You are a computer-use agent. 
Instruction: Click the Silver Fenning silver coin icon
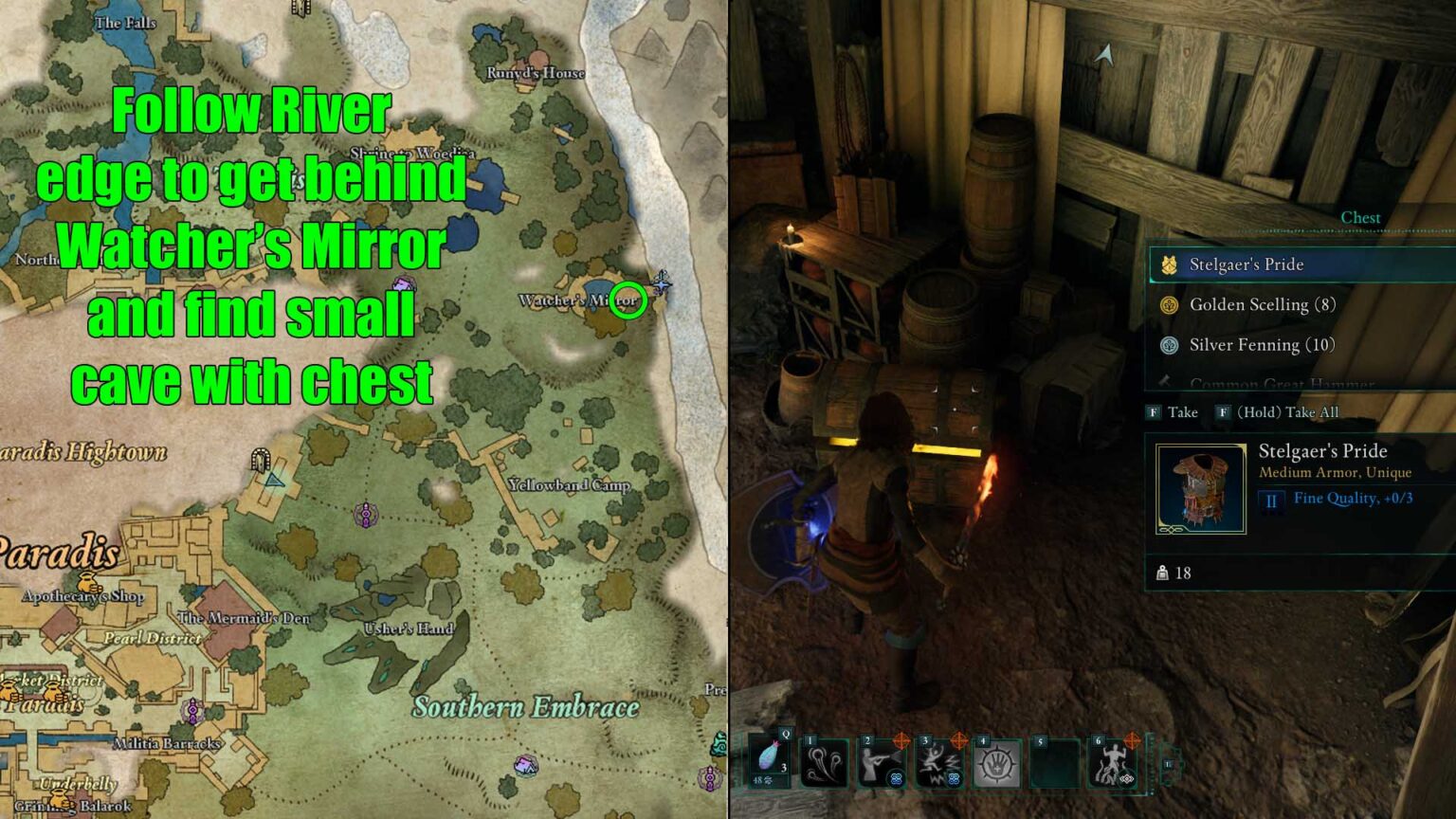point(1169,345)
